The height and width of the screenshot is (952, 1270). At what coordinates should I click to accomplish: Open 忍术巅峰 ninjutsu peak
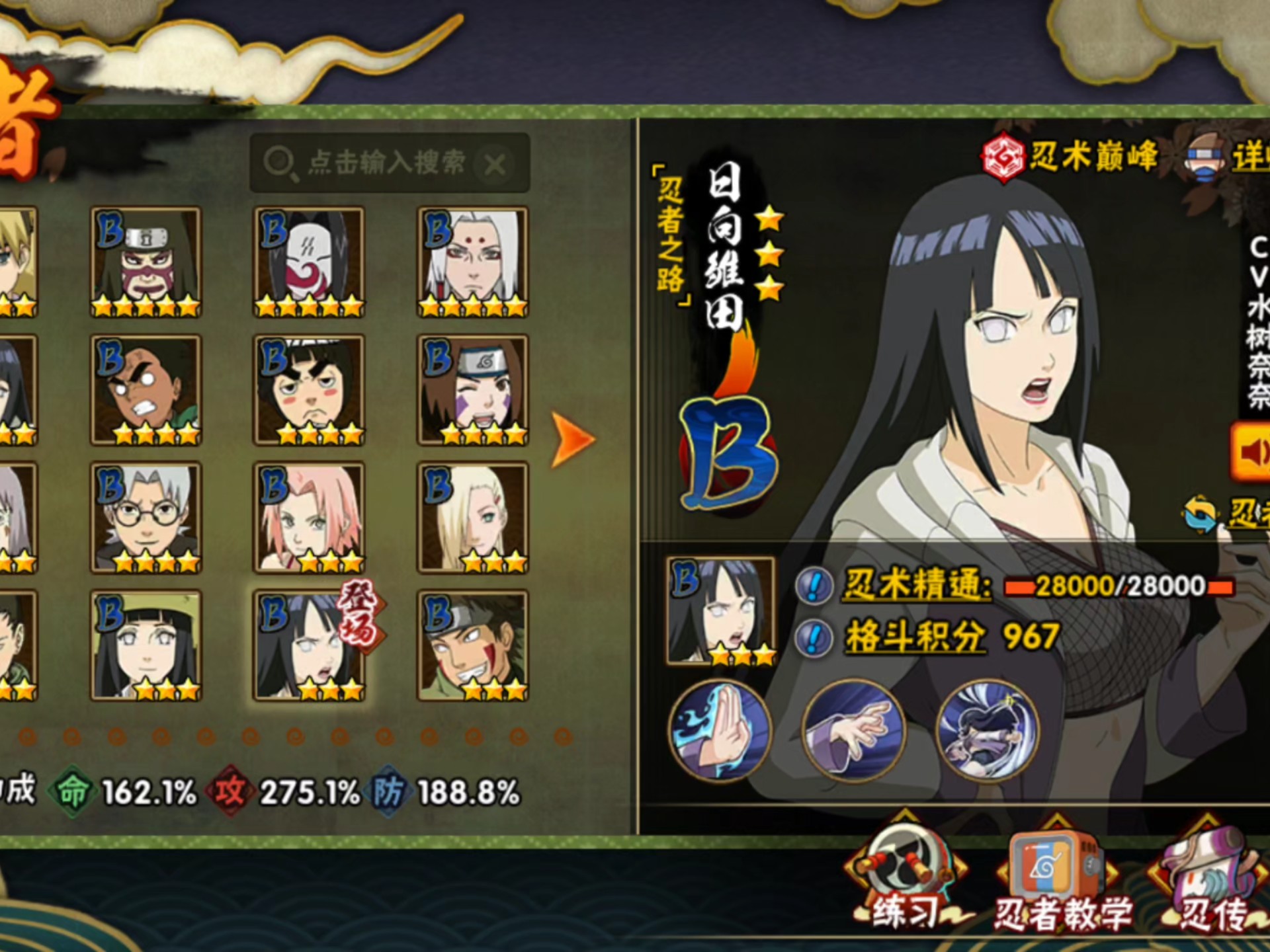[x=1072, y=157]
